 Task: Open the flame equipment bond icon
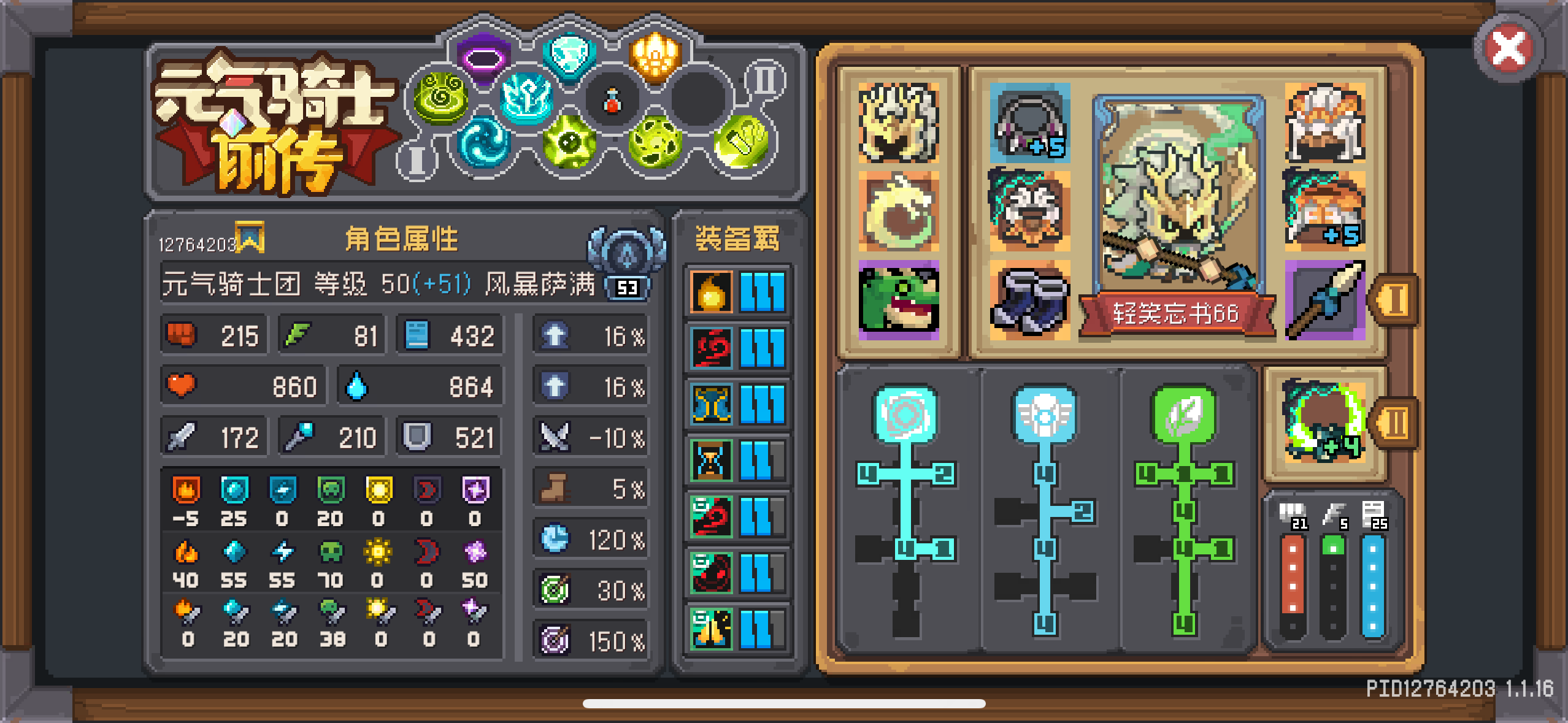[x=709, y=293]
